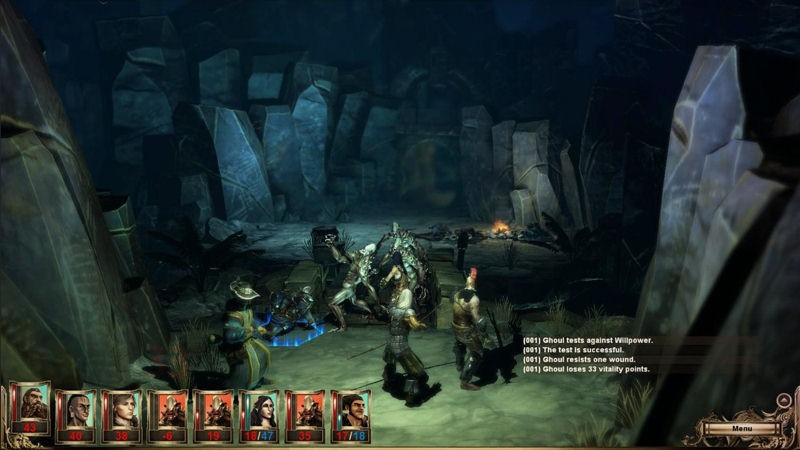Select the ghoul portrait showing 19 vitality
The image size is (800, 450).
(x=214, y=410)
